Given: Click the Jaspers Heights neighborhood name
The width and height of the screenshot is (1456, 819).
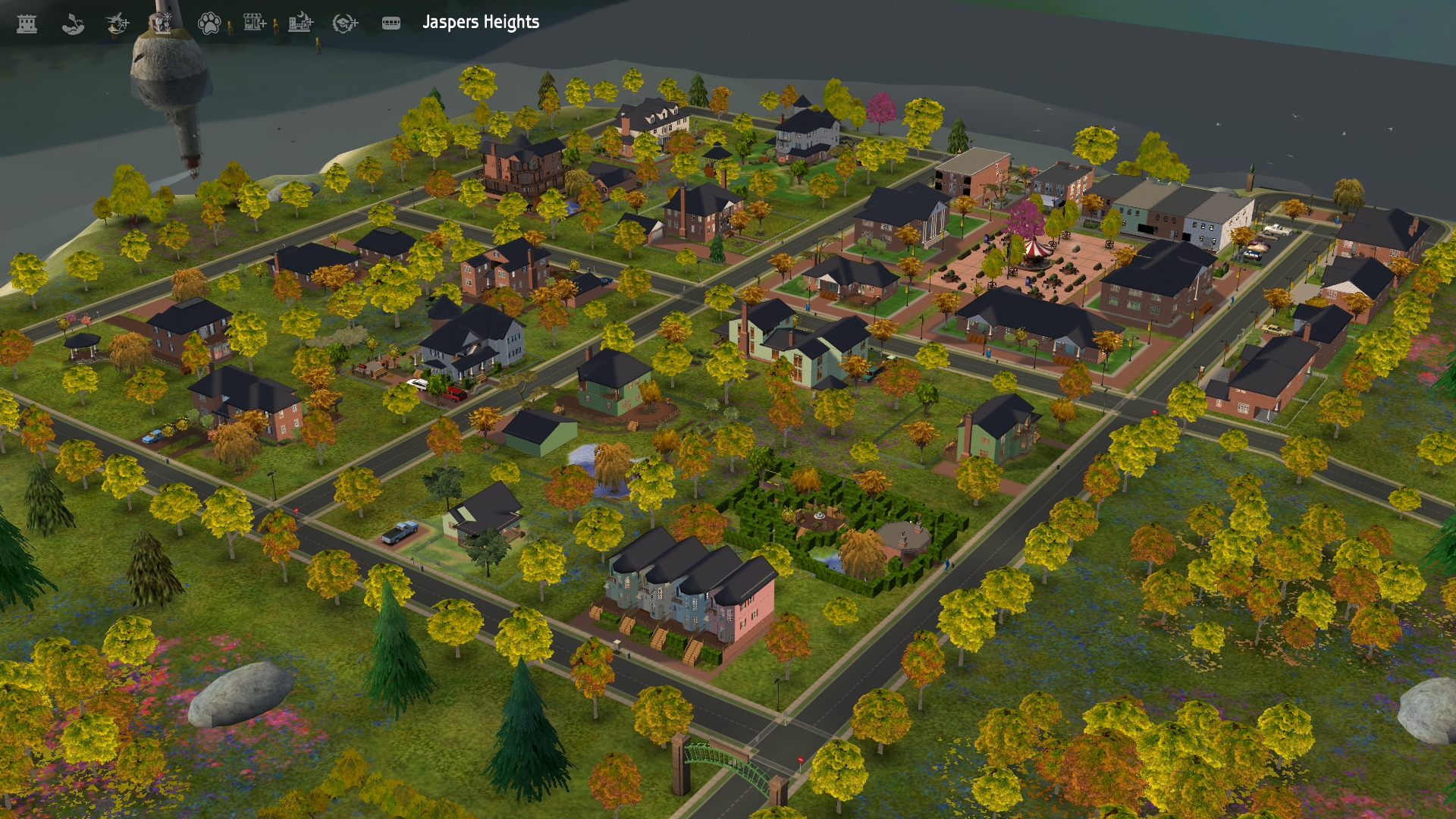Looking at the screenshot, I should (479, 23).
